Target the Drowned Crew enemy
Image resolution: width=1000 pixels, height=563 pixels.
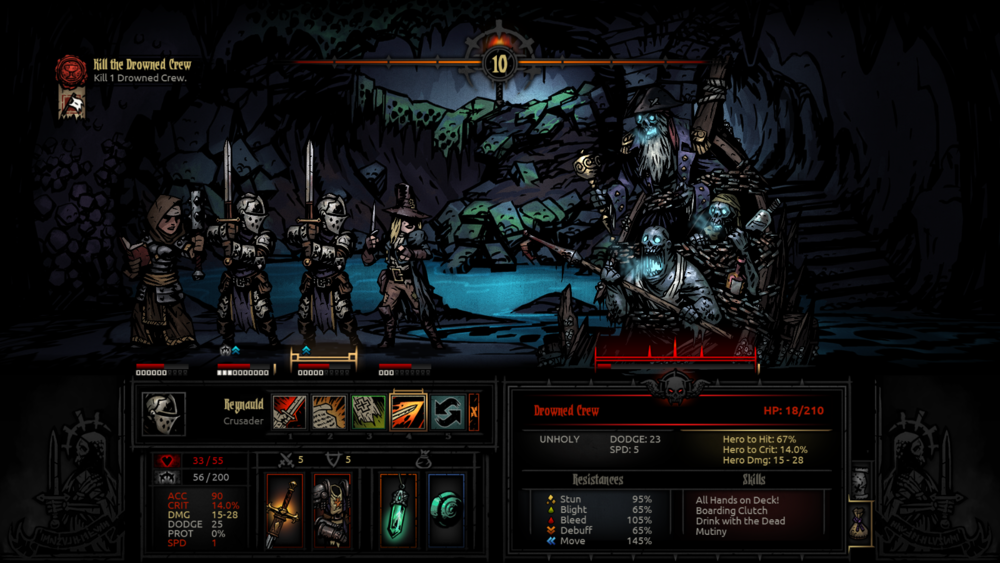click(x=670, y=230)
